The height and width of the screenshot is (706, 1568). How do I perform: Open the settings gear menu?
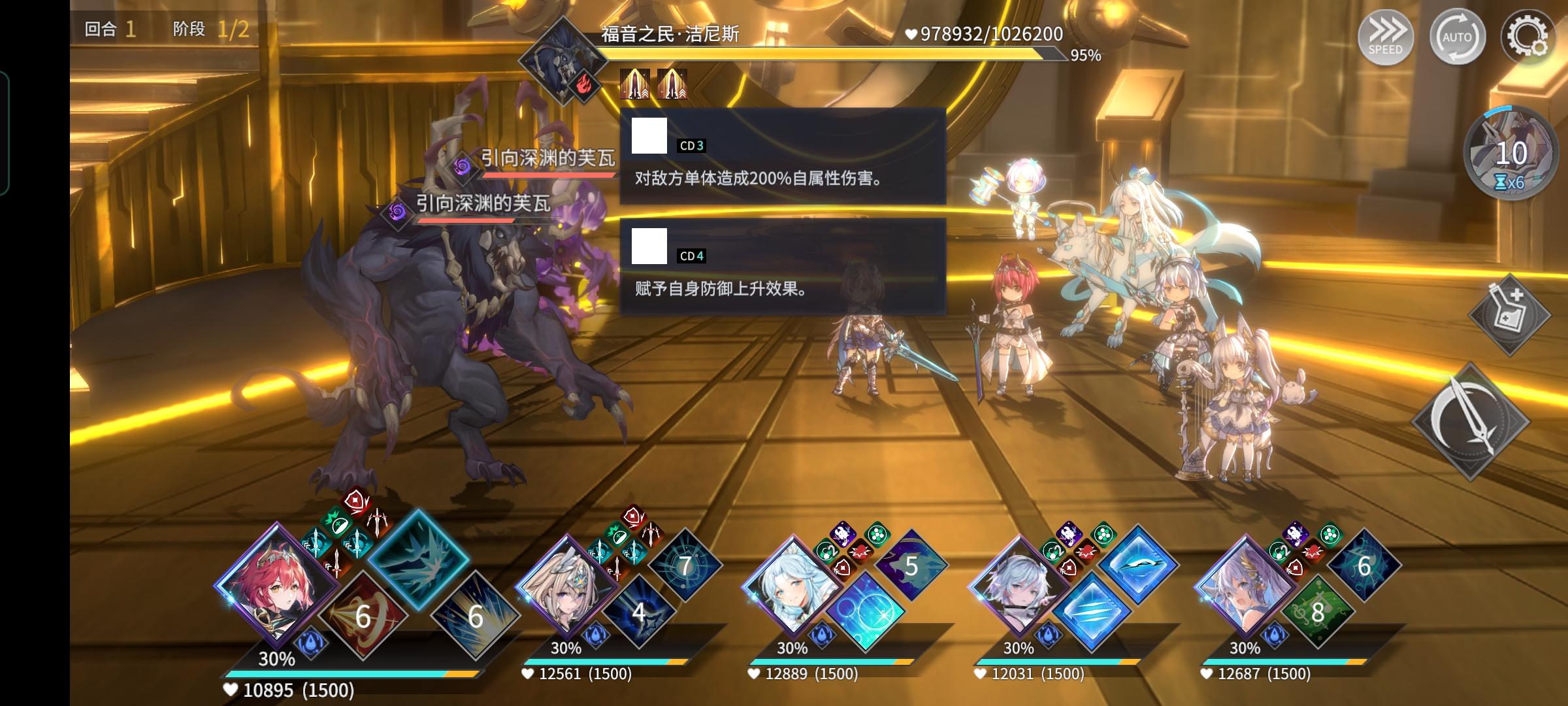pos(1527,37)
